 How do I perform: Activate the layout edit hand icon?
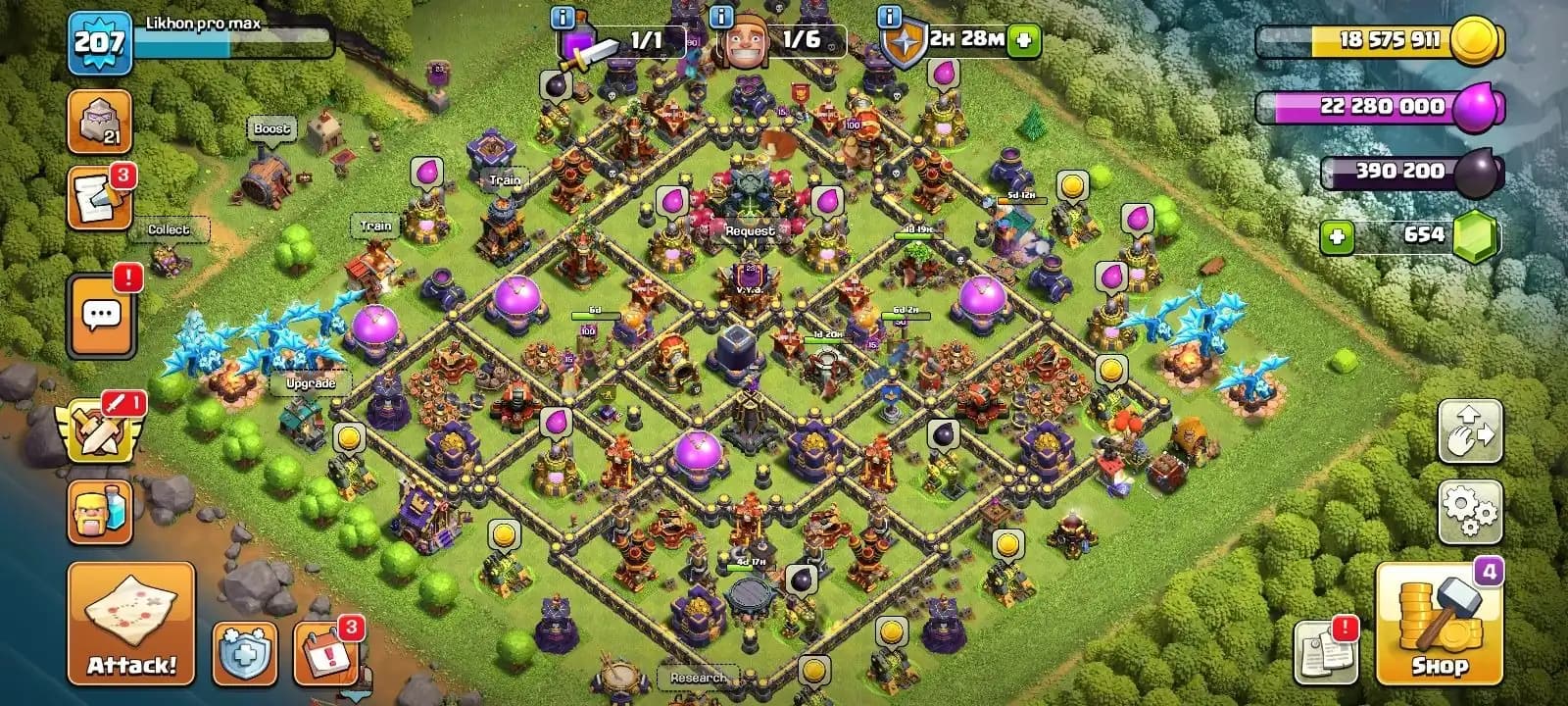[1469, 431]
